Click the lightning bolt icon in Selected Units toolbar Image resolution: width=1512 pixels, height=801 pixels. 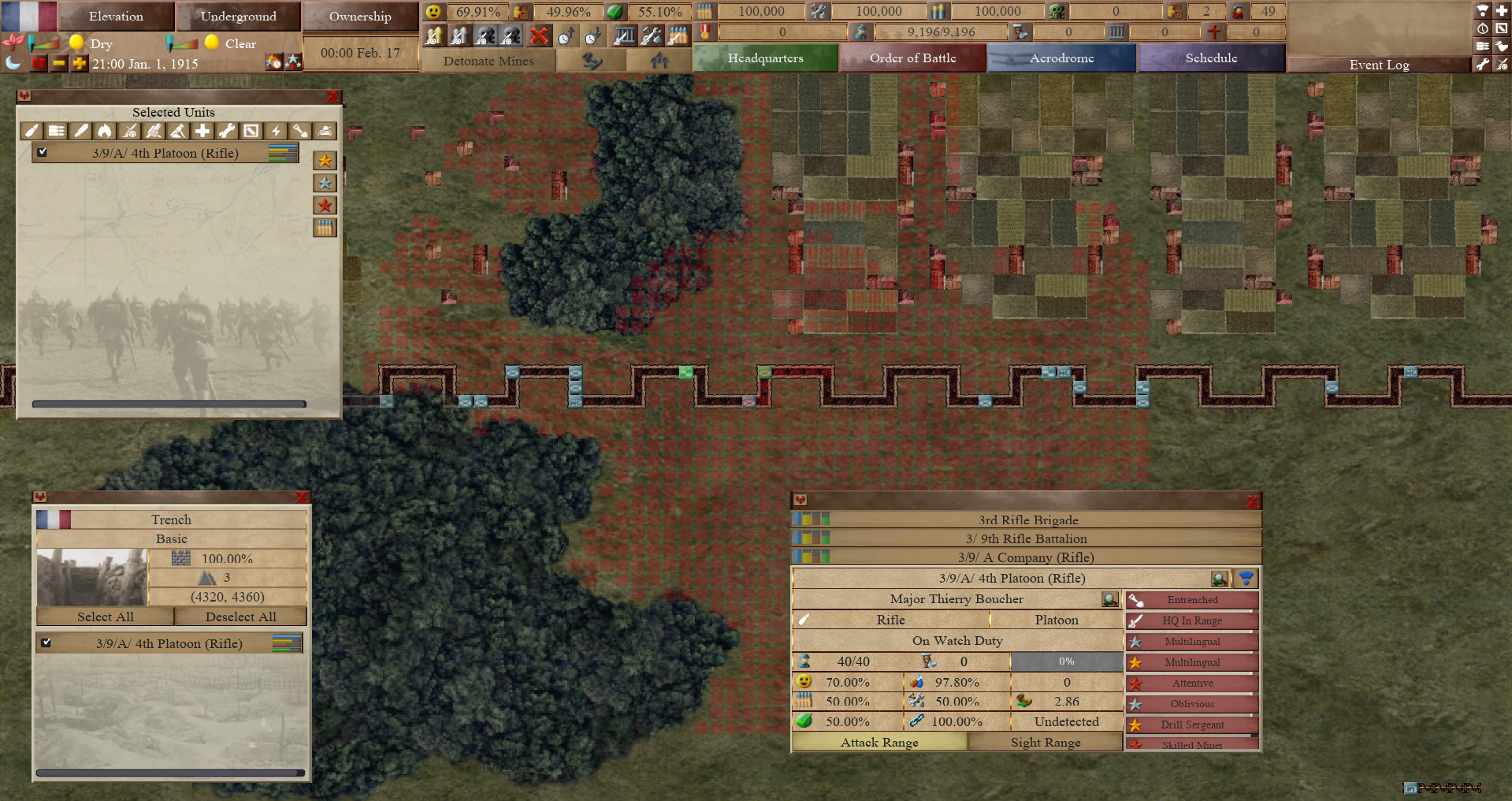(x=276, y=131)
